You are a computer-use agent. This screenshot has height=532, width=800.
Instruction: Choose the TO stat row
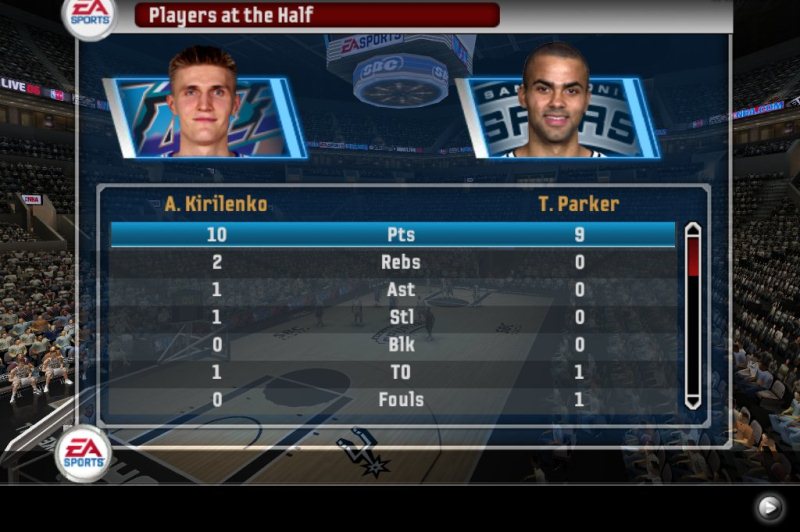[x=392, y=373]
